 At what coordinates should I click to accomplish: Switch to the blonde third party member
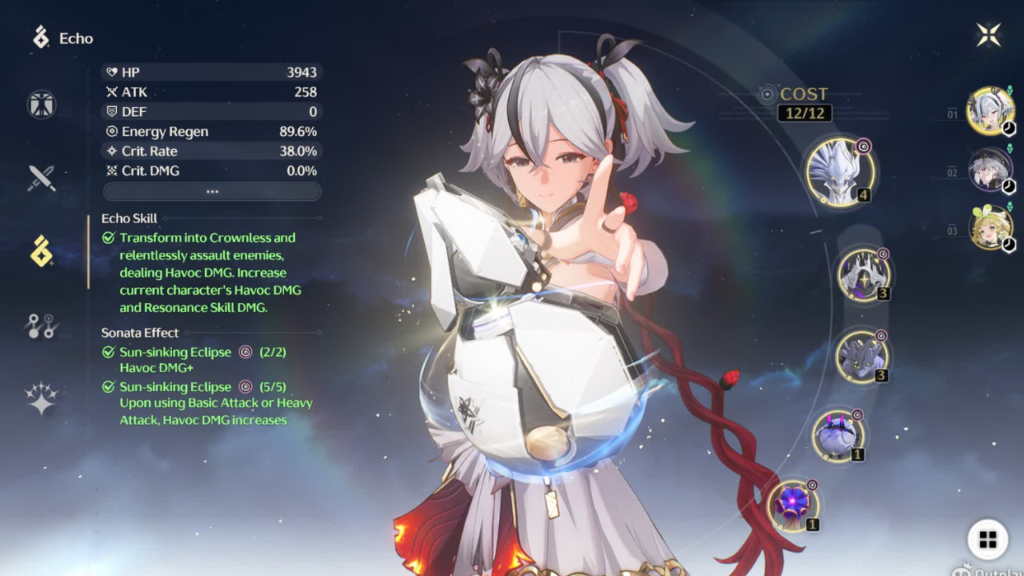point(990,227)
